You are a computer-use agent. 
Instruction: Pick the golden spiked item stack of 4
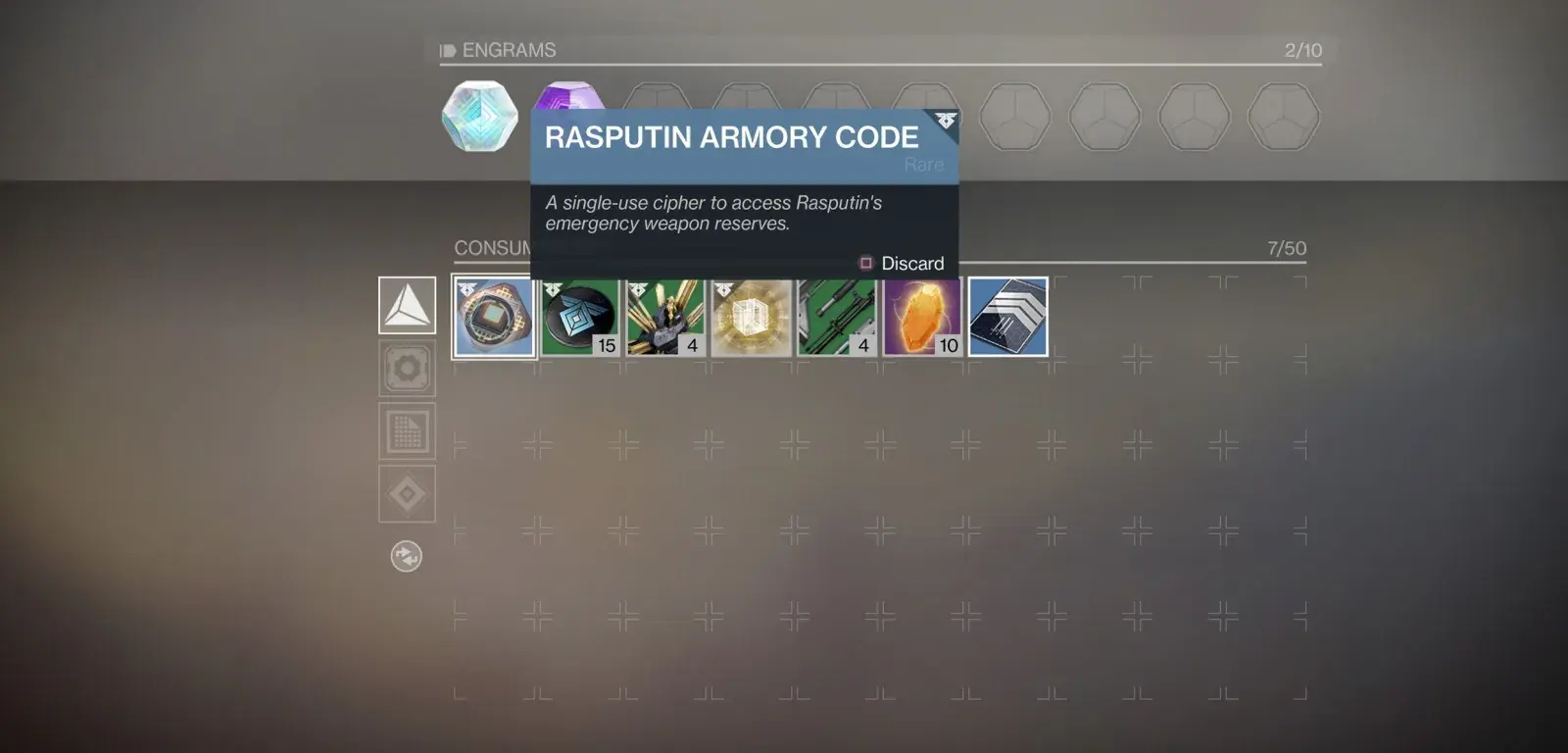click(665, 317)
